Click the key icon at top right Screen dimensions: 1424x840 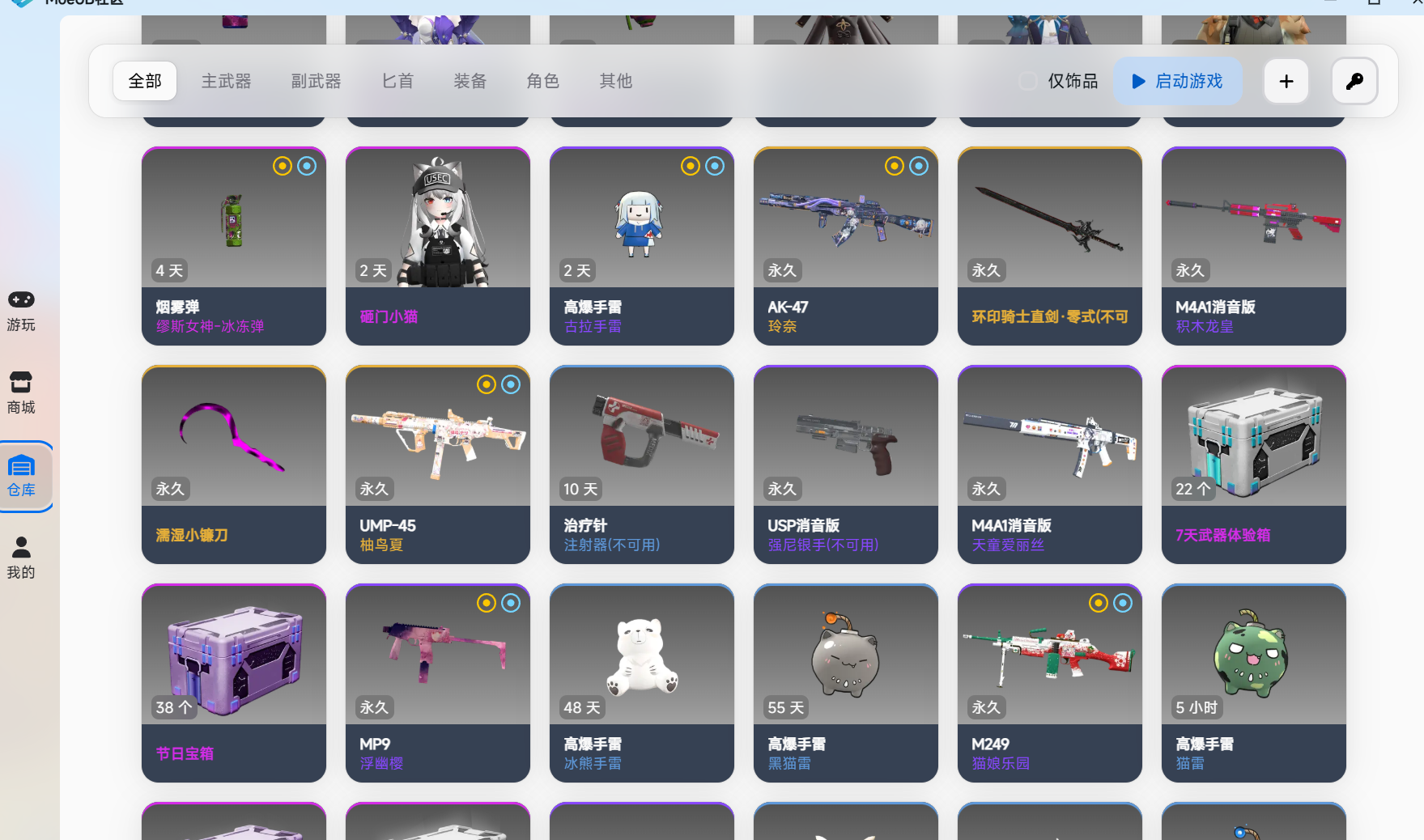pos(1354,81)
